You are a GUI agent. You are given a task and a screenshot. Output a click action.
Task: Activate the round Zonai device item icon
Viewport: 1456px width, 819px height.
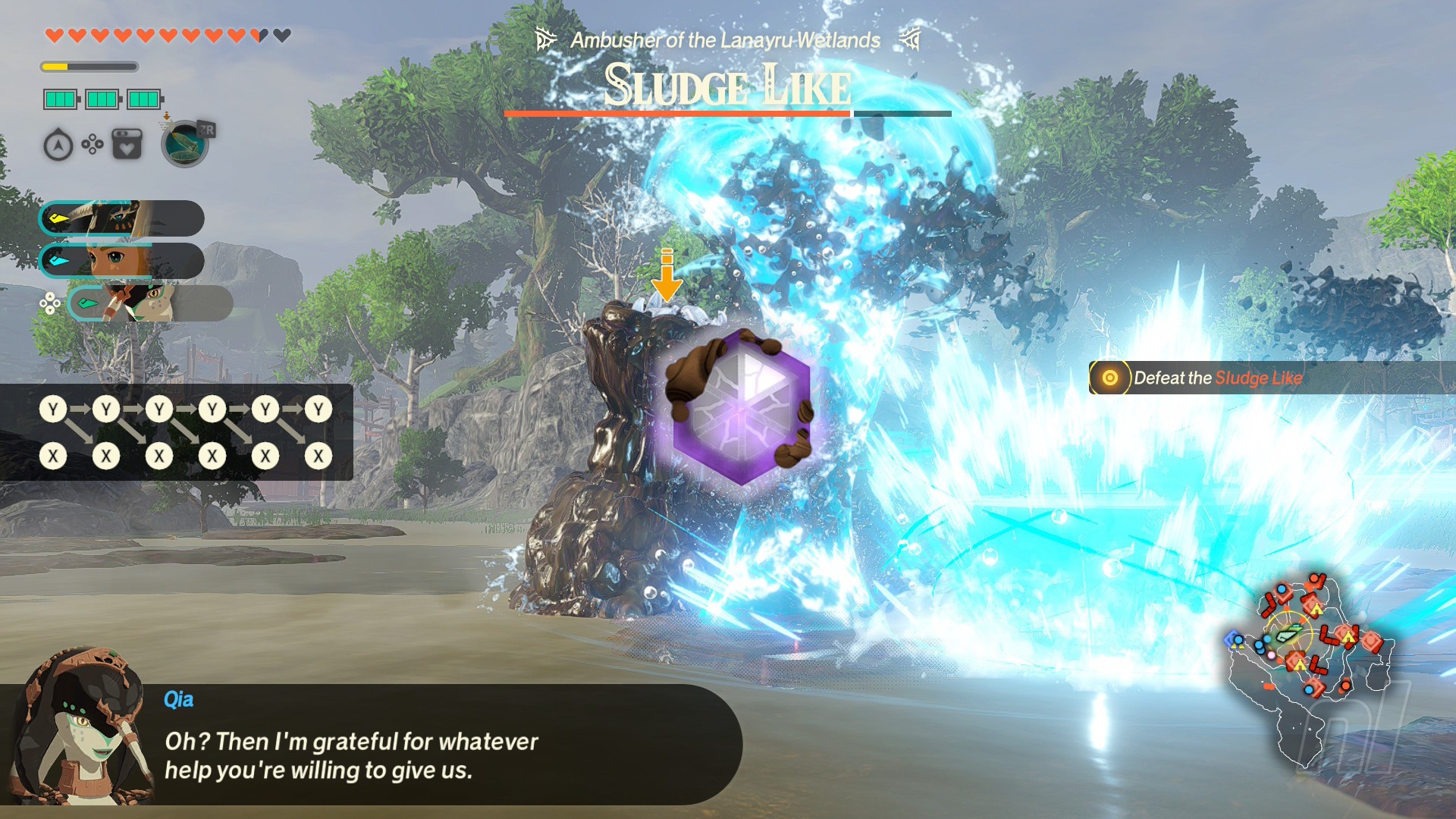click(184, 143)
